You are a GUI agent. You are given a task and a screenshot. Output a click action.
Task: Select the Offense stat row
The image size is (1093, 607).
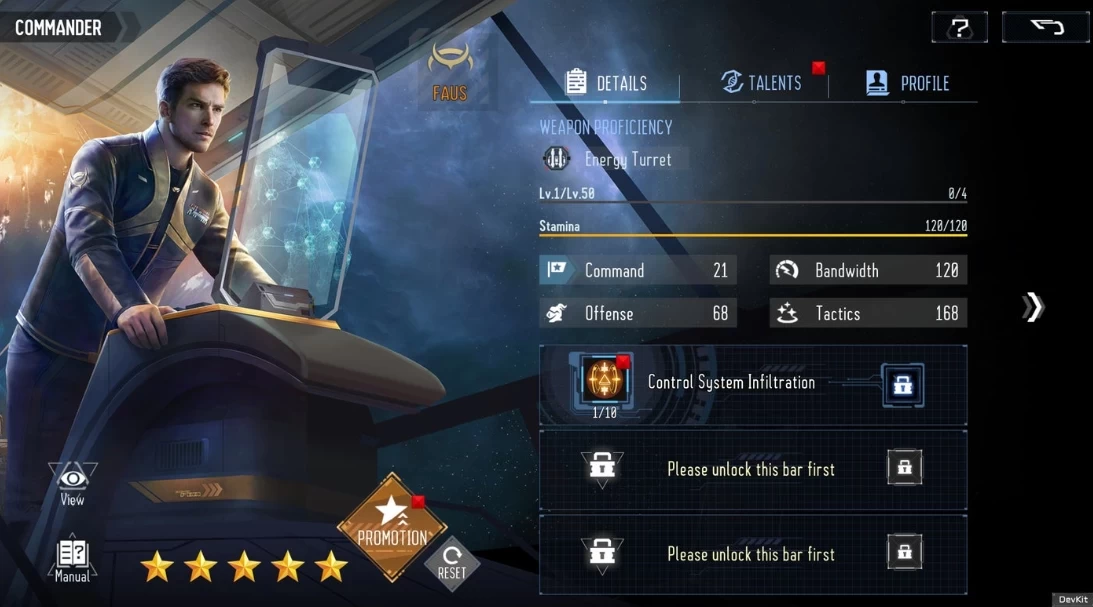(x=638, y=313)
